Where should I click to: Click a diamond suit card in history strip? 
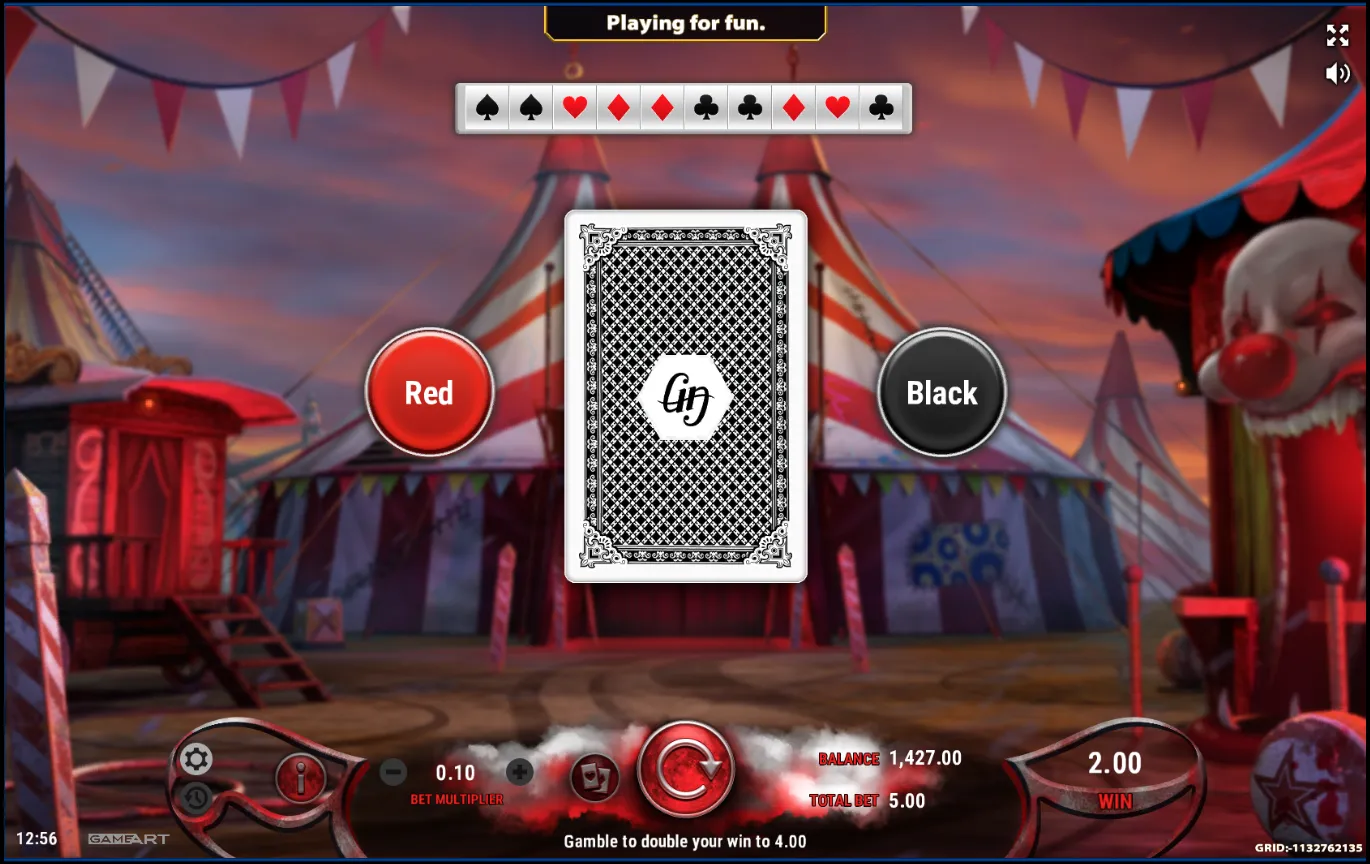pyautogui.click(x=617, y=108)
